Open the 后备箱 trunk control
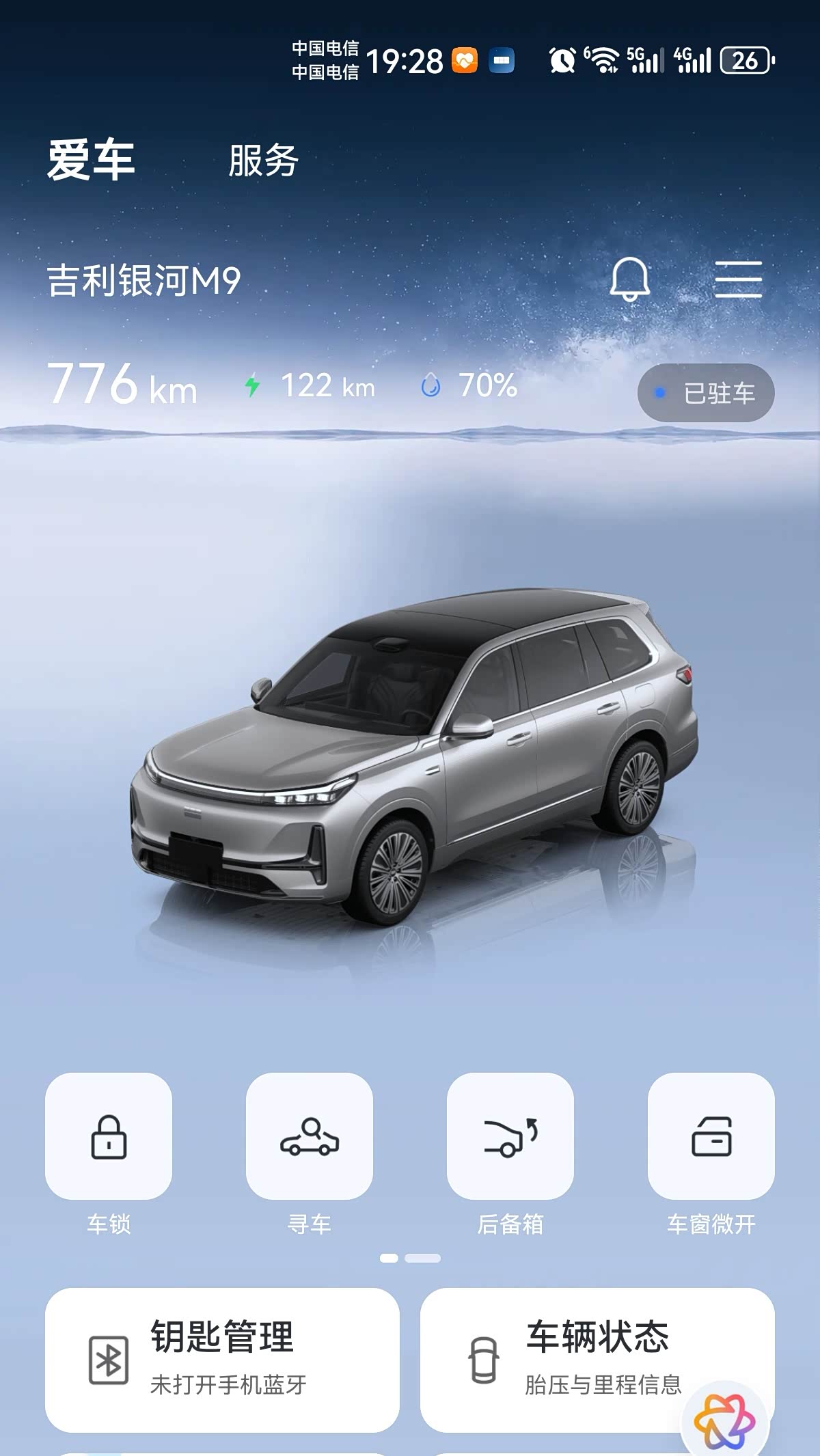 [x=510, y=1136]
